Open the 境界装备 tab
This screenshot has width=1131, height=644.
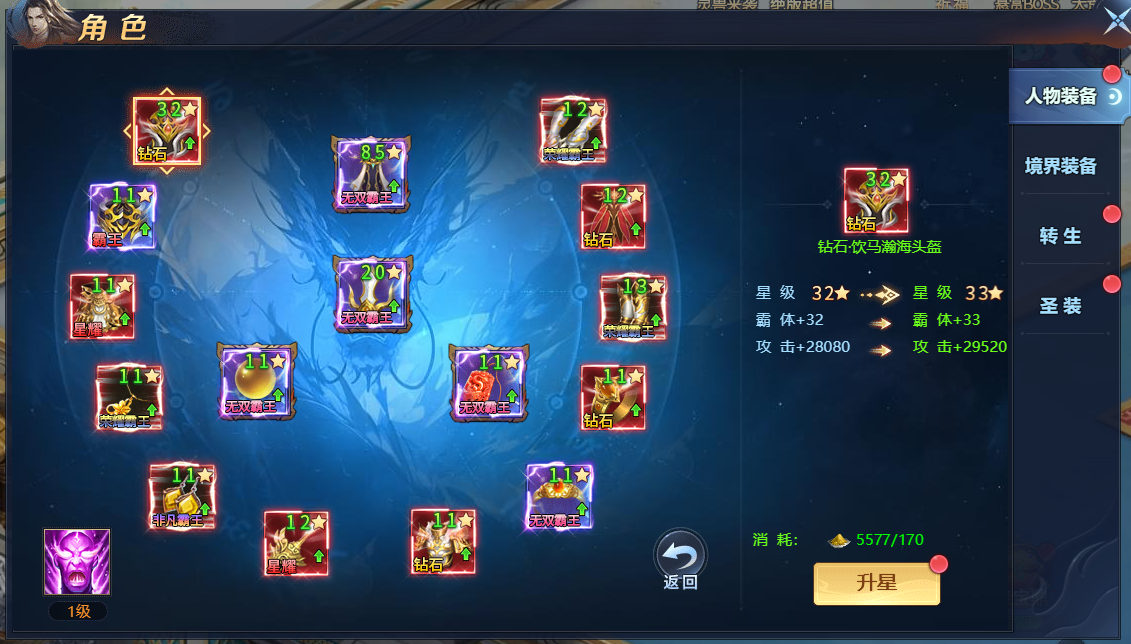[x=1061, y=166]
